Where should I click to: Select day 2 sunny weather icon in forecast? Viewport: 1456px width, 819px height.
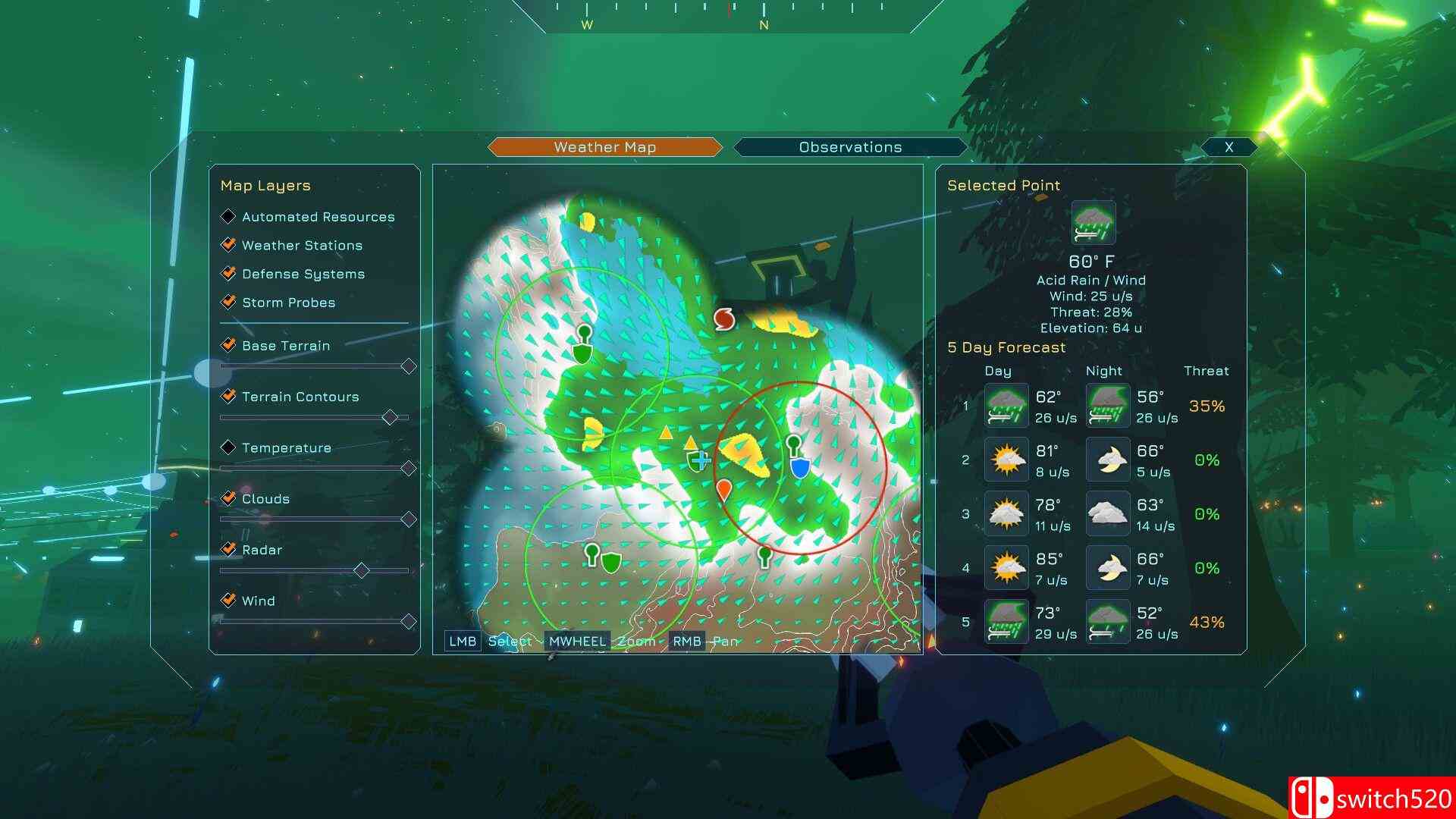(x=1006, y=460)
